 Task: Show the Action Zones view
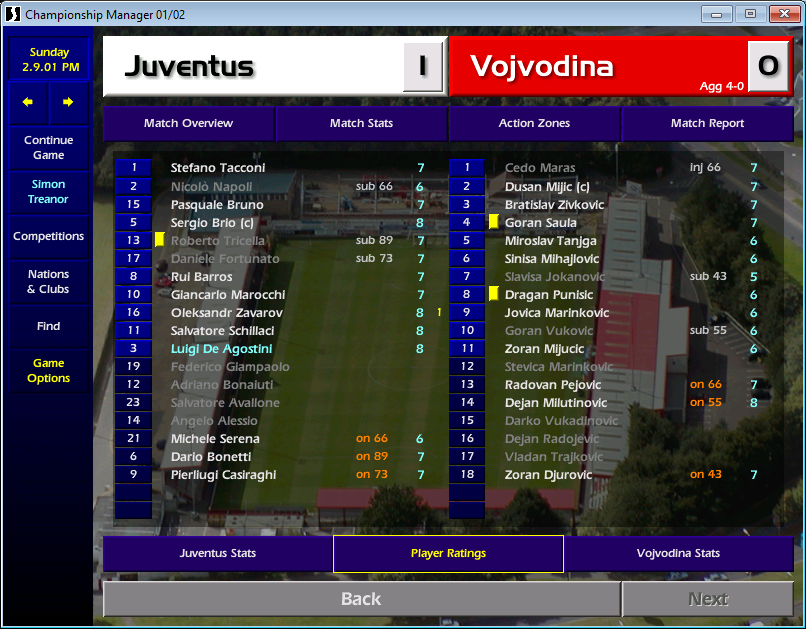[x=534, y=123]
